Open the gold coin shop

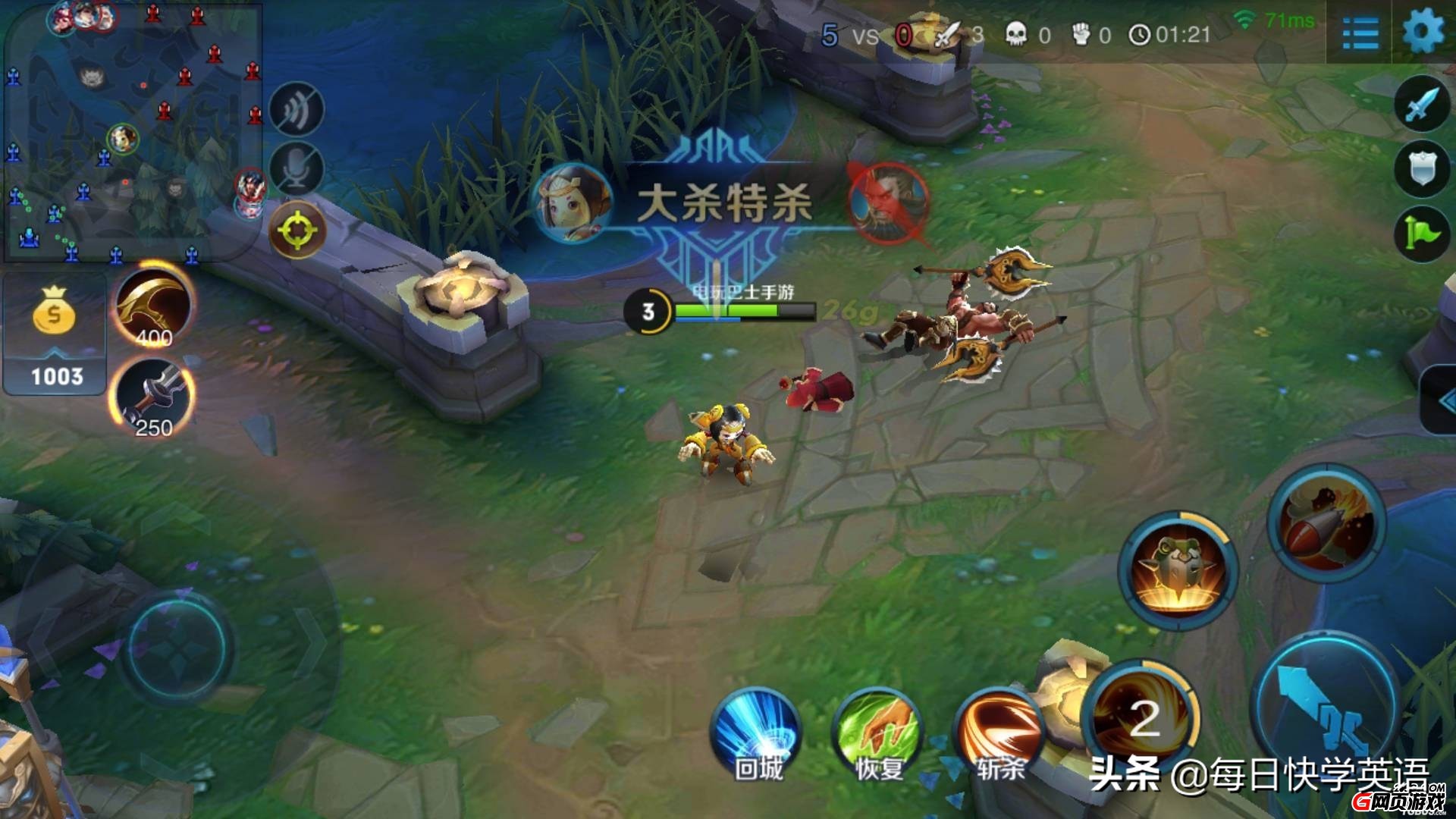point(54,334)
